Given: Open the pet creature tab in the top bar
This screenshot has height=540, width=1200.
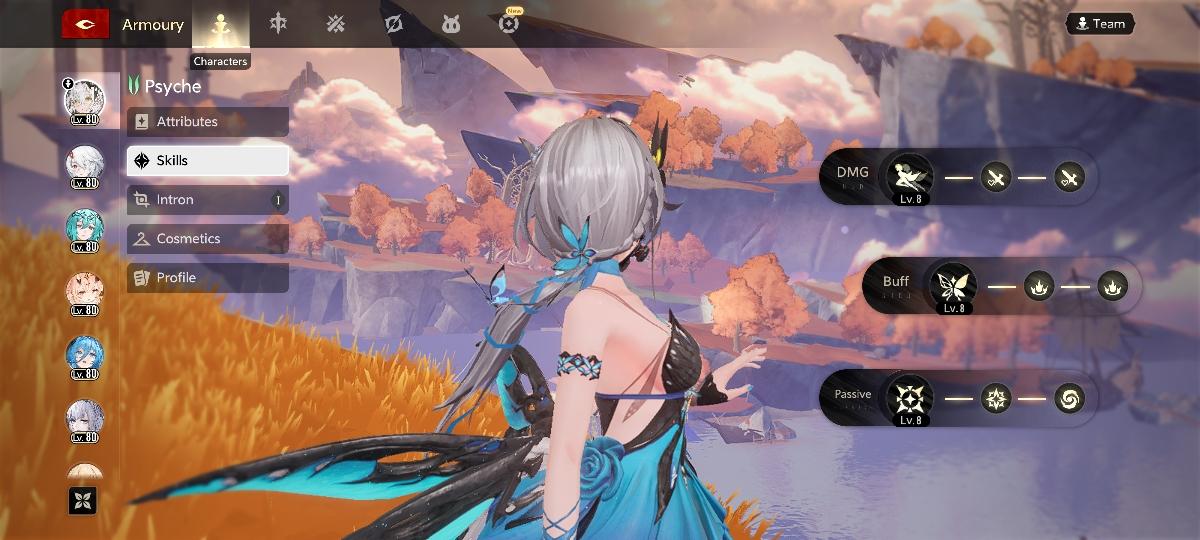Looking at the screenshot, I should [451, 24].
